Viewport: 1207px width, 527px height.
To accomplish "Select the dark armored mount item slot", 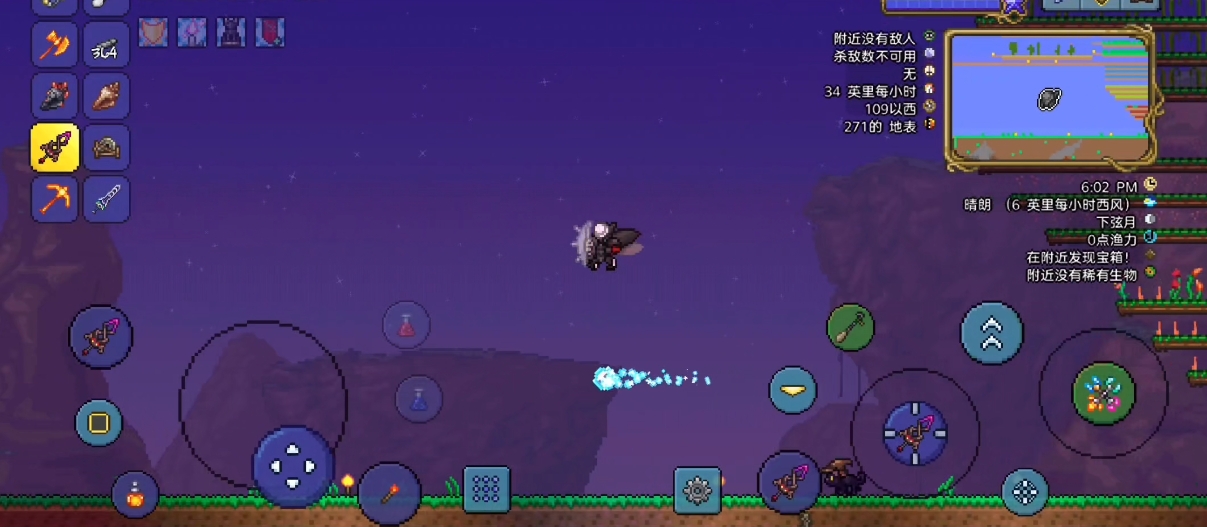I will pyautogui.click(x=55, y=96).
